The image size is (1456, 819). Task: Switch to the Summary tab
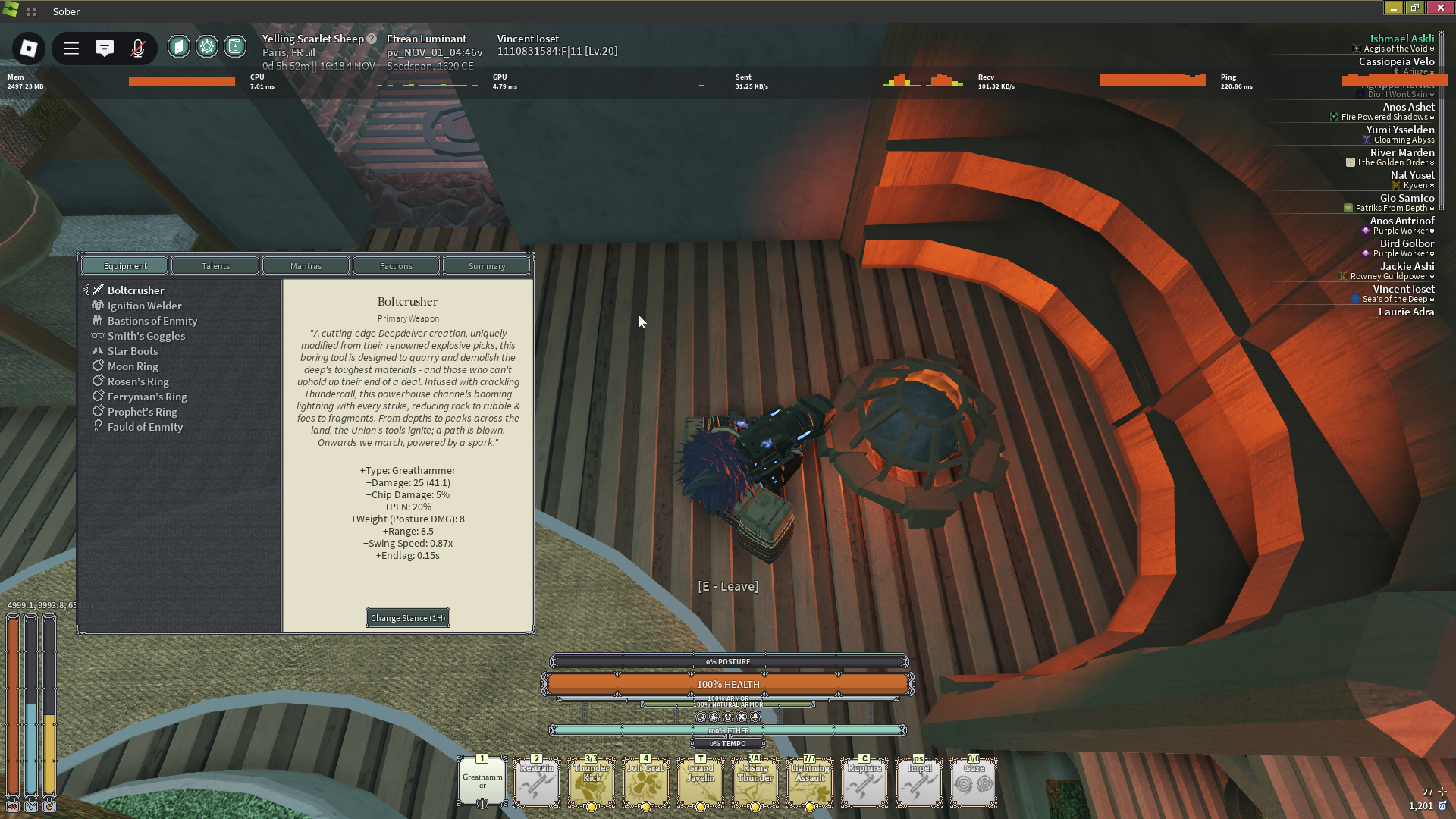(x=486, y=266)
